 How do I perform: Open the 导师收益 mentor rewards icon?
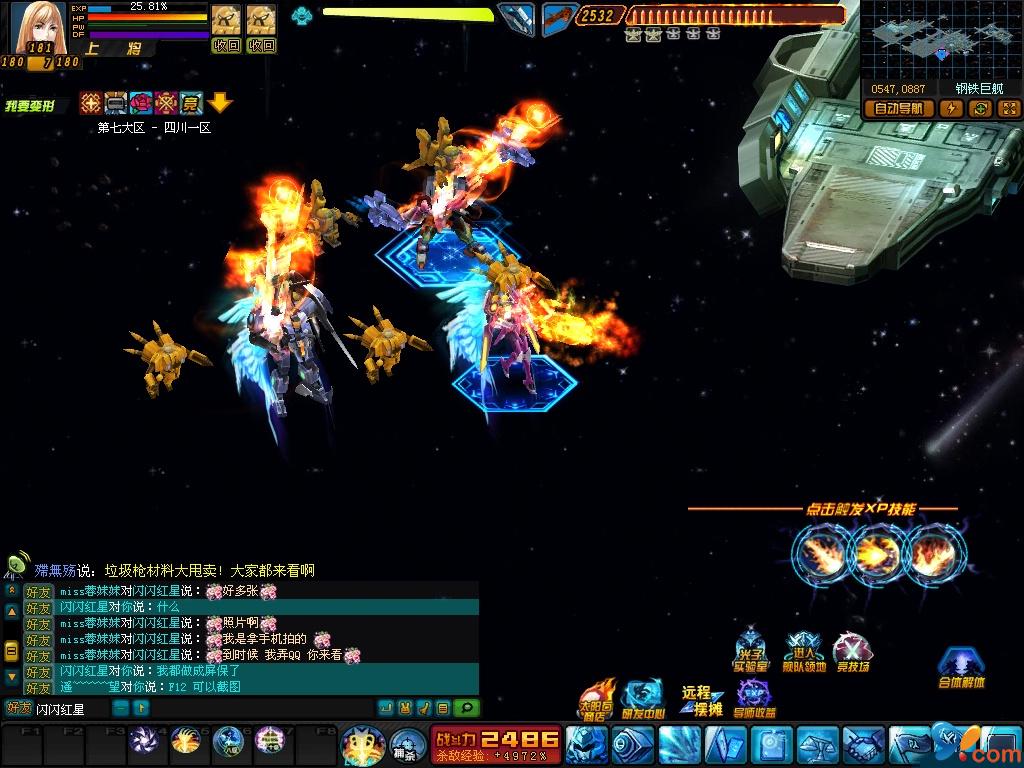point(755,699)
